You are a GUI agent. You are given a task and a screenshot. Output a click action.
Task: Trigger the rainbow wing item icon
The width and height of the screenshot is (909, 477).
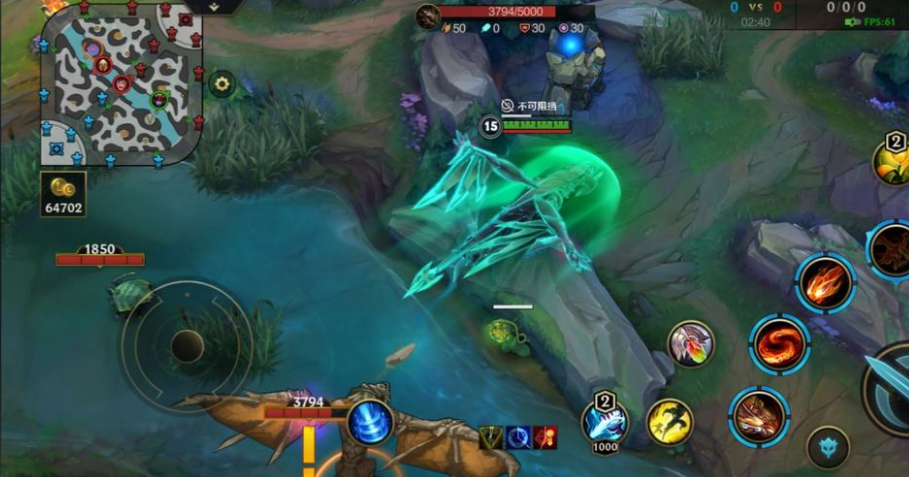pyautogui.click(x=691, y=344)
